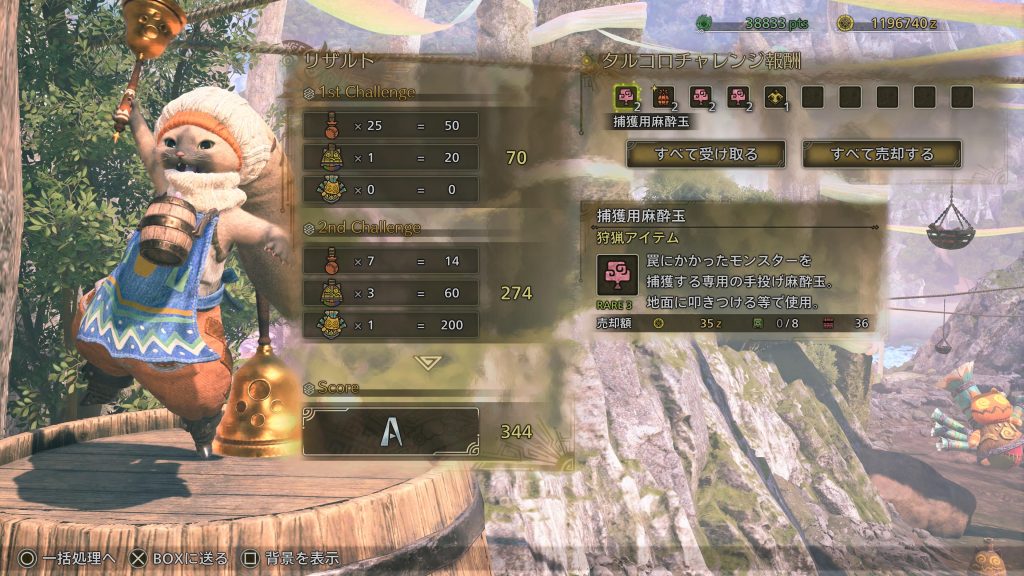The width and height of the screenshot is (1024, 576).
Task: Select the highlighted 捕獲用麻酔玉 reward slot
Action: tap(626, 97)
